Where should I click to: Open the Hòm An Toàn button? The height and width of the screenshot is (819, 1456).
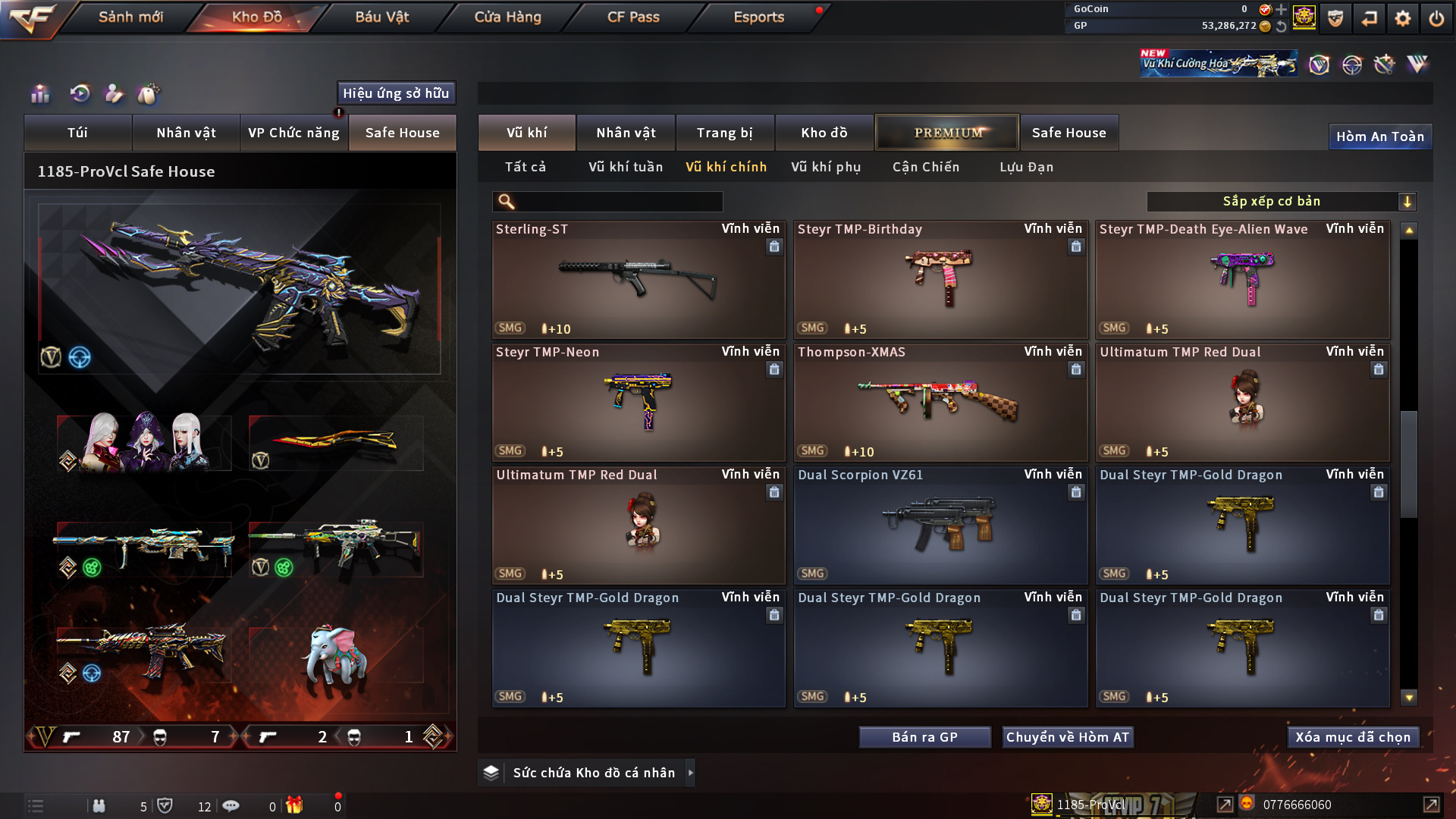click(x=1379, y=136)
